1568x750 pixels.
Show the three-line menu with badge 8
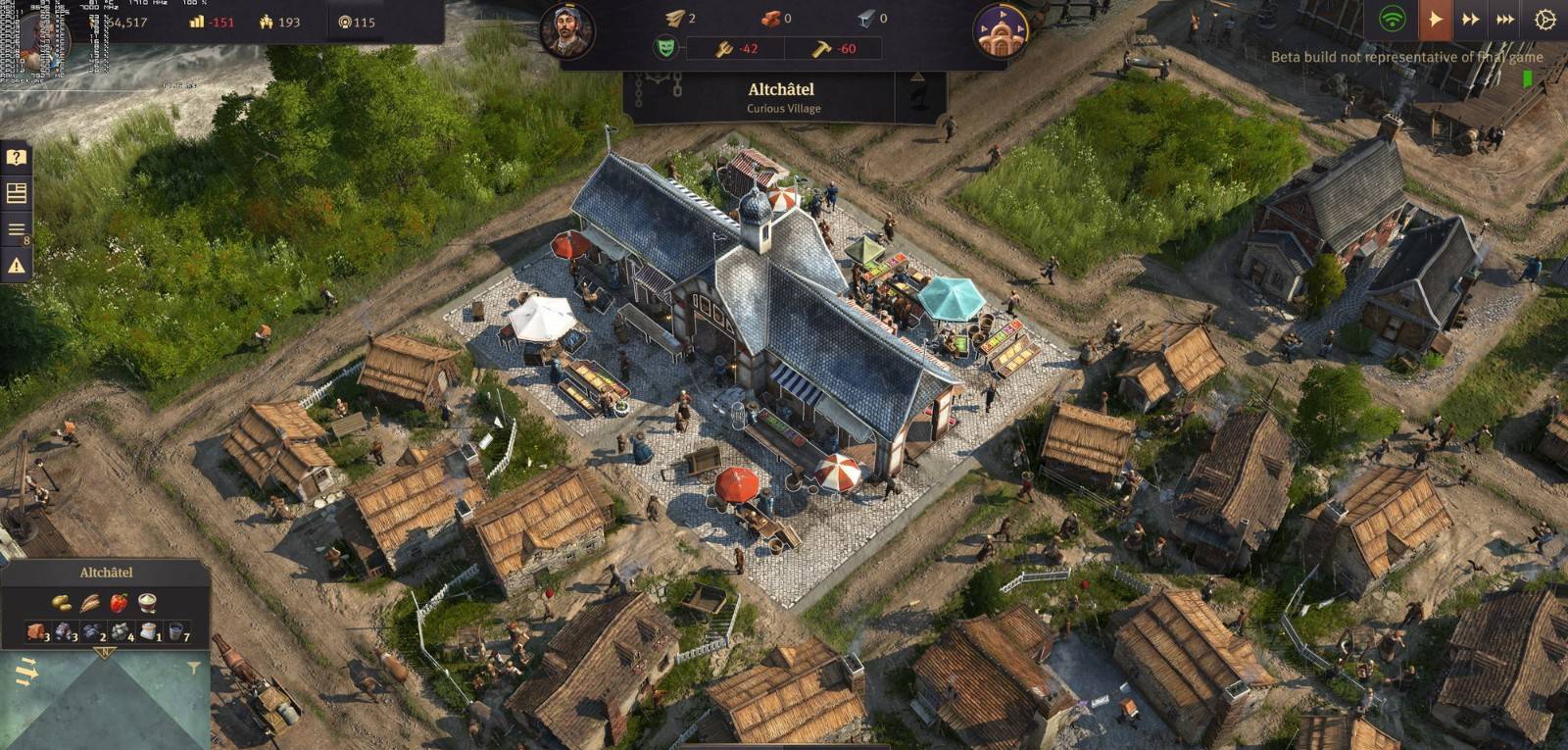(x=17, y=230)
